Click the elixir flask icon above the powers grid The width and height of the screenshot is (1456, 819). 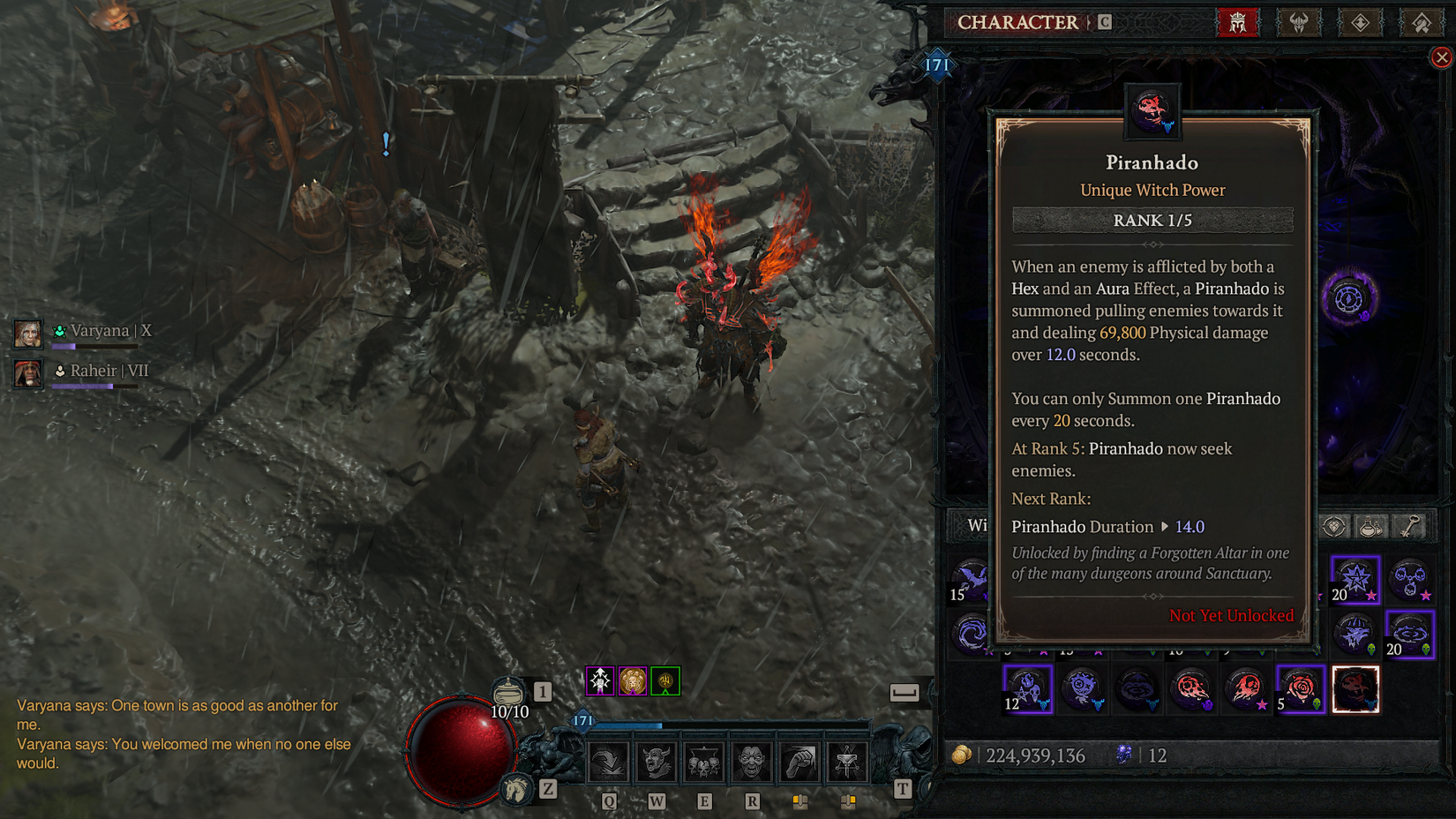point(1370,526)
